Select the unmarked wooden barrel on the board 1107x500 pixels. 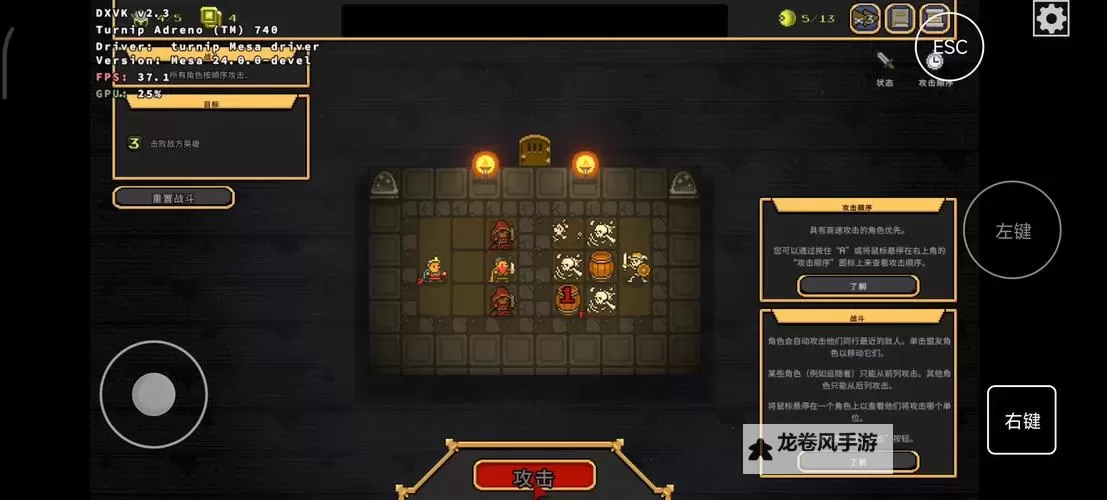point(601,267)
